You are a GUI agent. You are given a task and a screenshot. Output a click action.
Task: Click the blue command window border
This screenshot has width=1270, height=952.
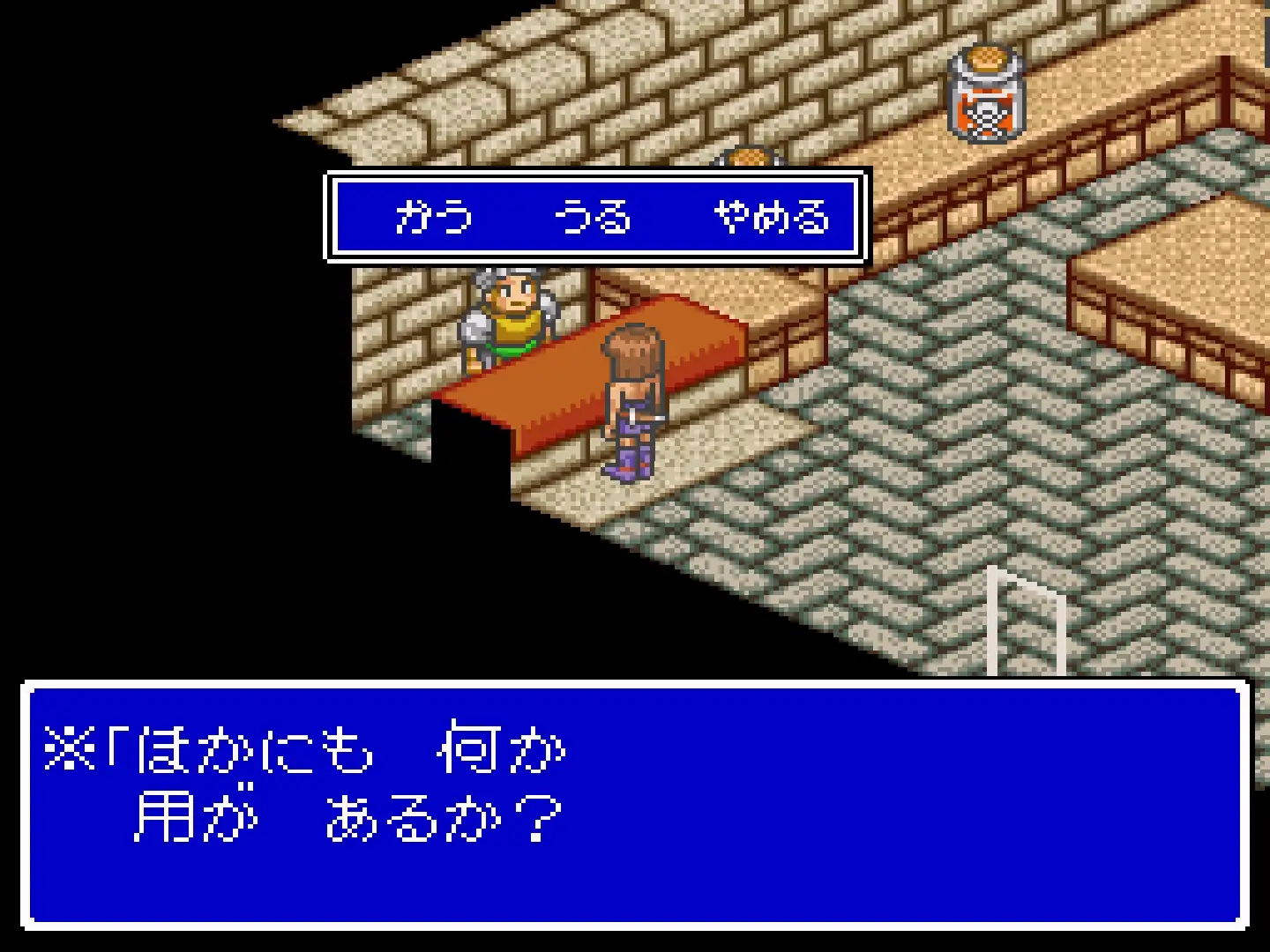point(600,178)
